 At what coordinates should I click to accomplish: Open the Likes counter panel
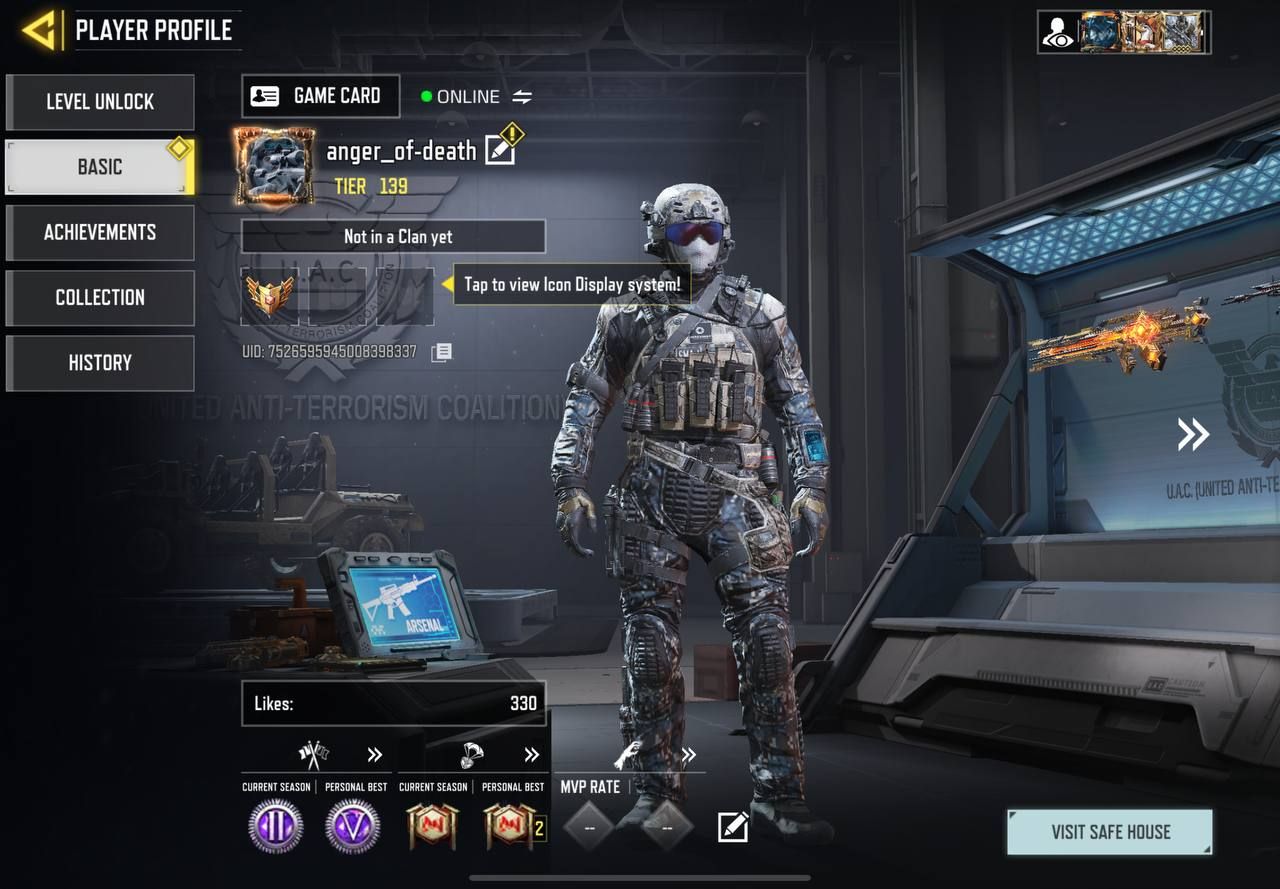point(393,703)
